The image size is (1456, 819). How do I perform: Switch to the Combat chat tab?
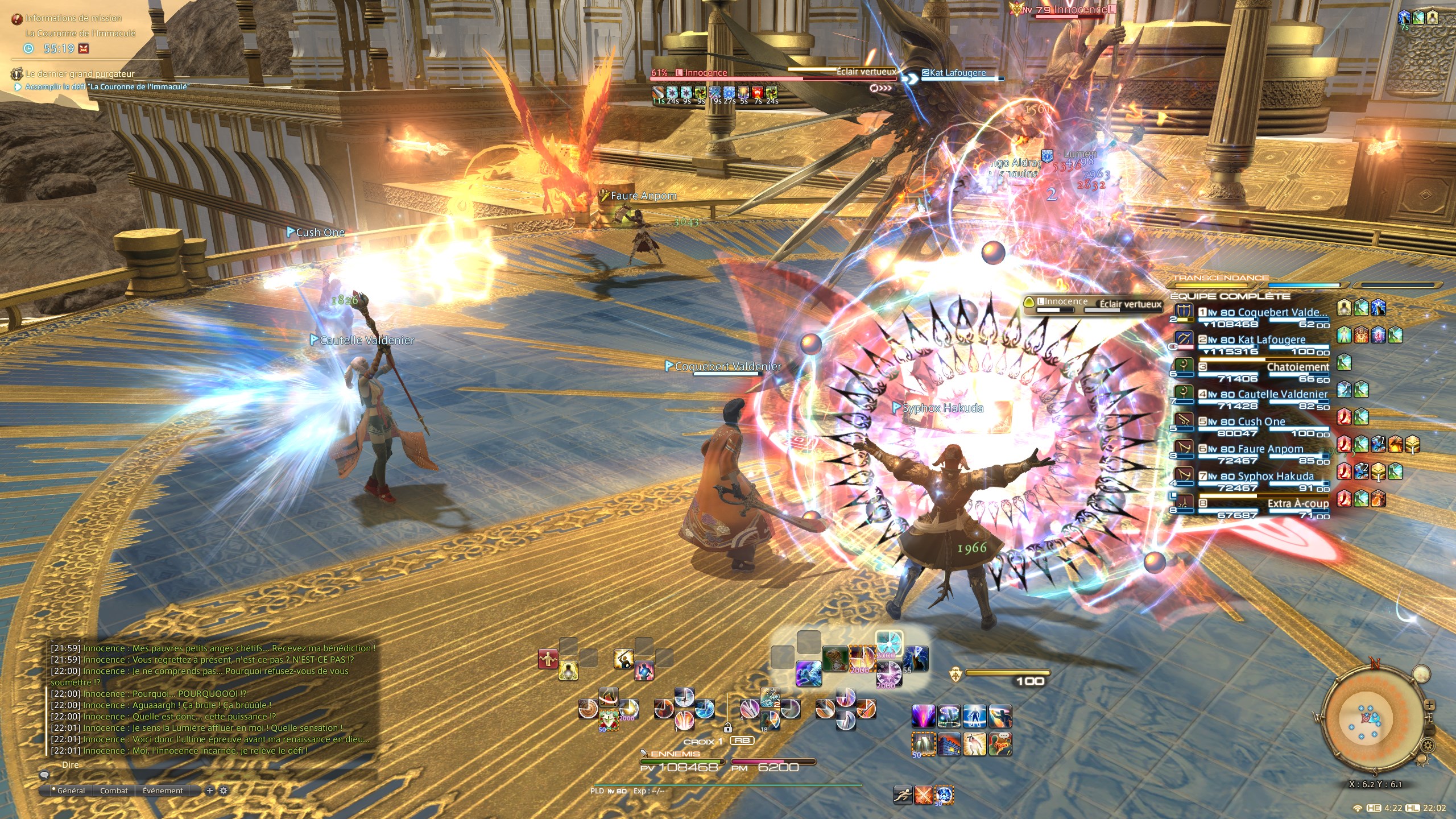click(x=114, y=791)
